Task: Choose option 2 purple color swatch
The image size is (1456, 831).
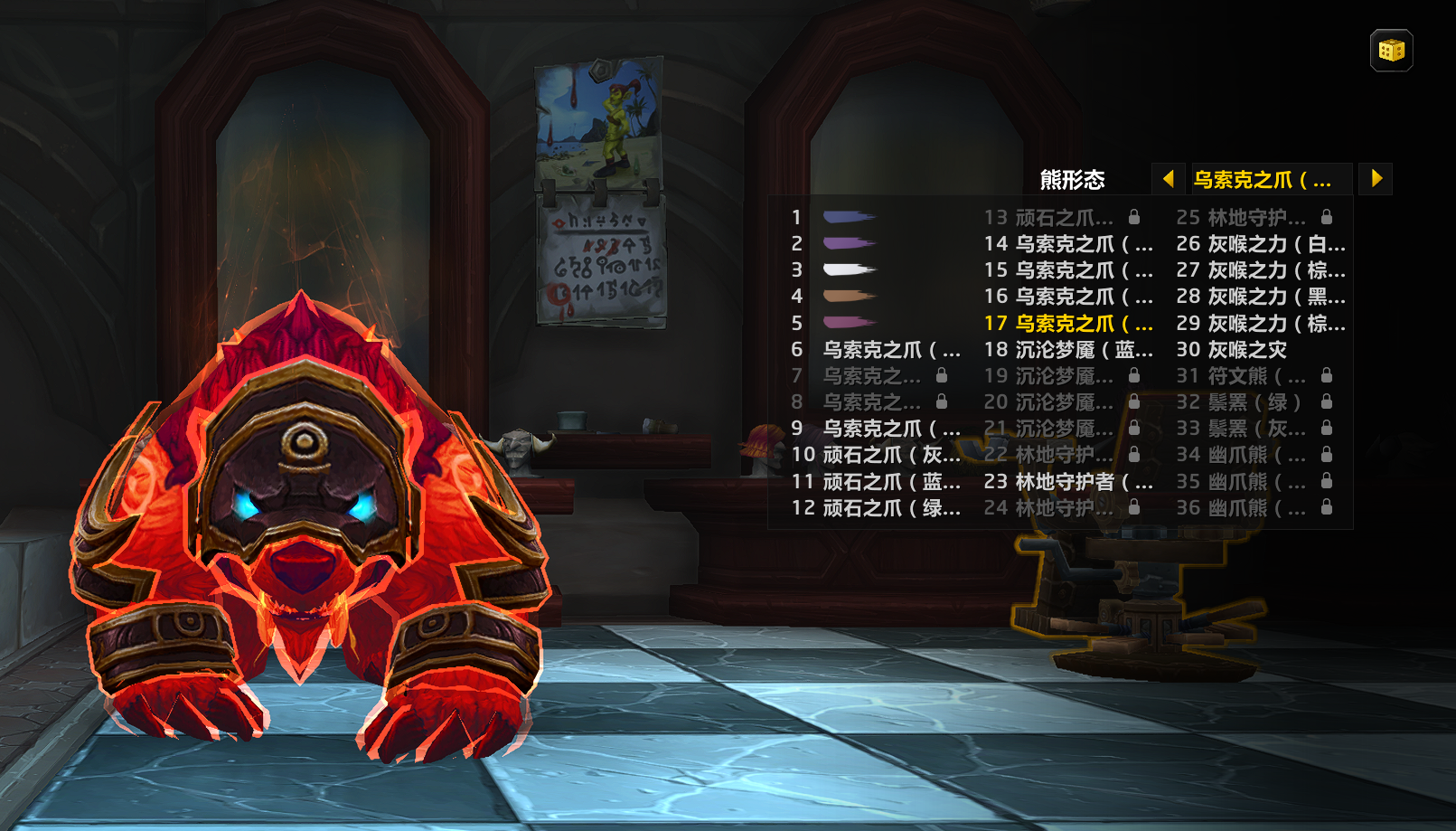Action: click(x=849, y=243)
